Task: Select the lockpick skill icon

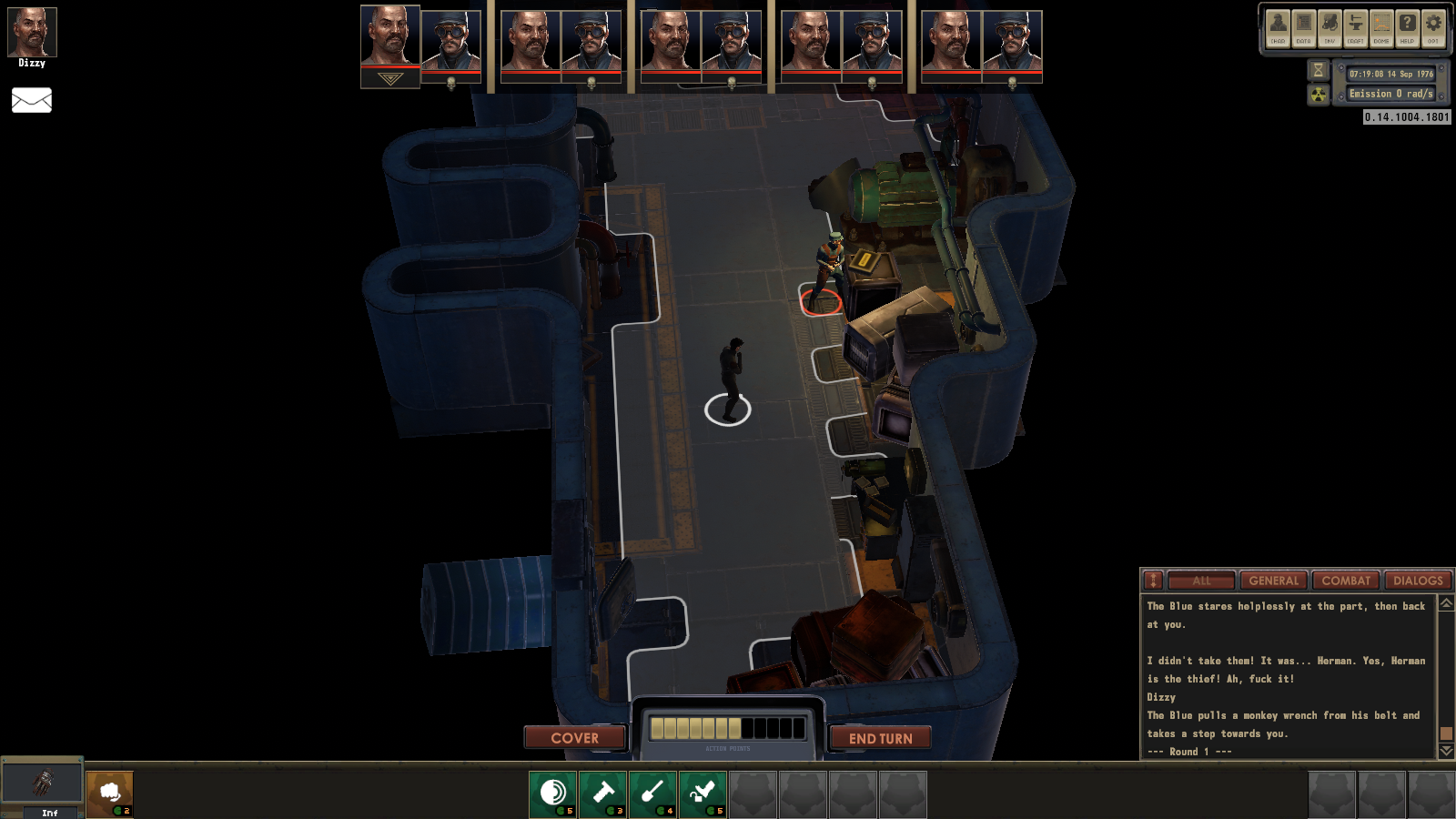Action: click(704, 792)
